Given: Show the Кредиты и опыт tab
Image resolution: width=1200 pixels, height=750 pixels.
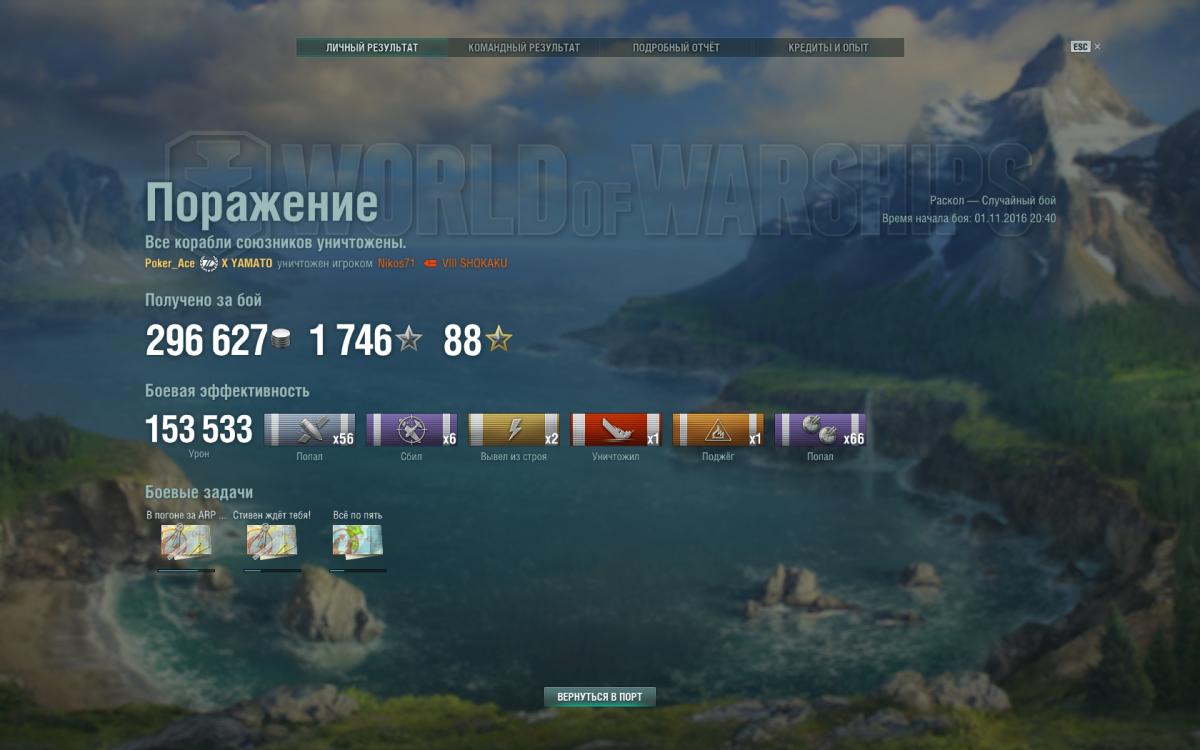Looking at the screenshot, I should [x=828, y=48].
